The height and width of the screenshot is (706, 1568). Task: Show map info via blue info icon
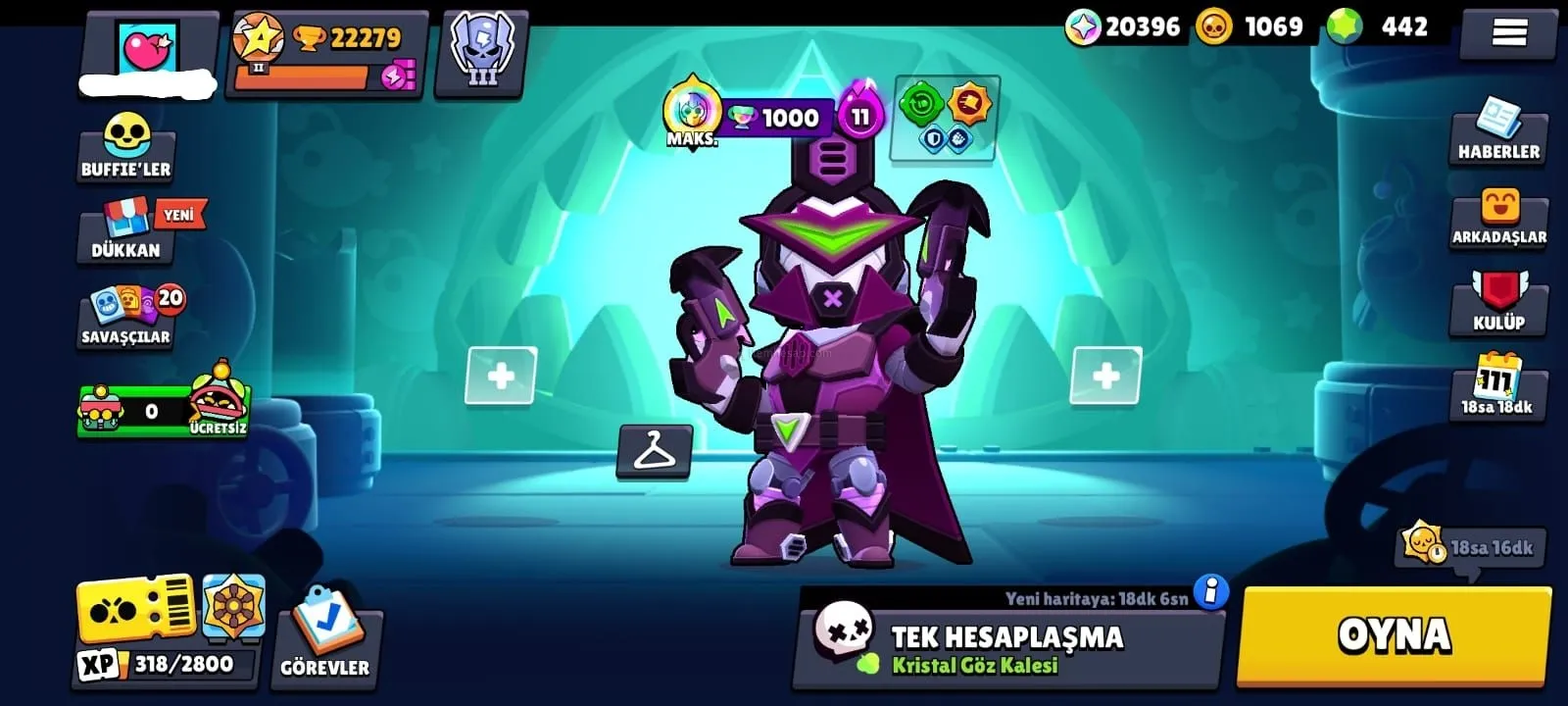[1211, 591]
